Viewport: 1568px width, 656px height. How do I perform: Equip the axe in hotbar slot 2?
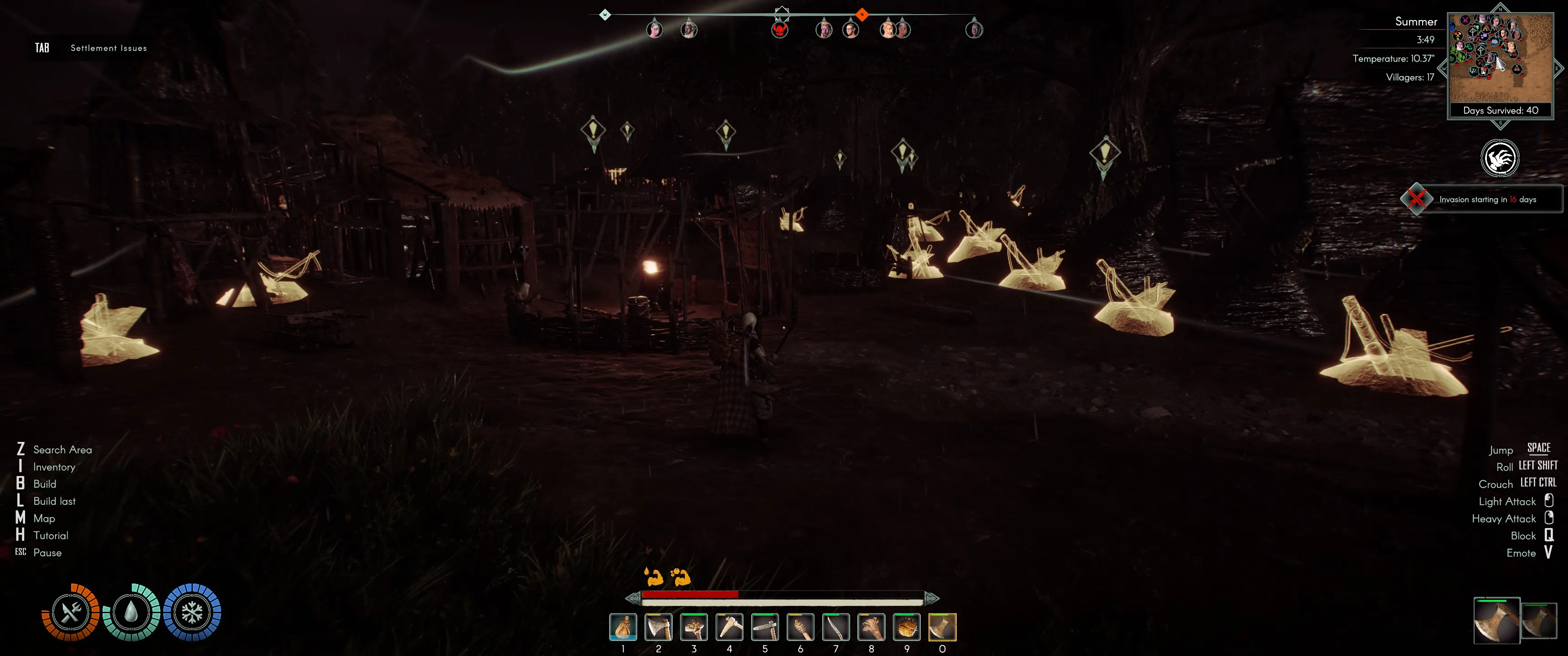click(658, 627)
